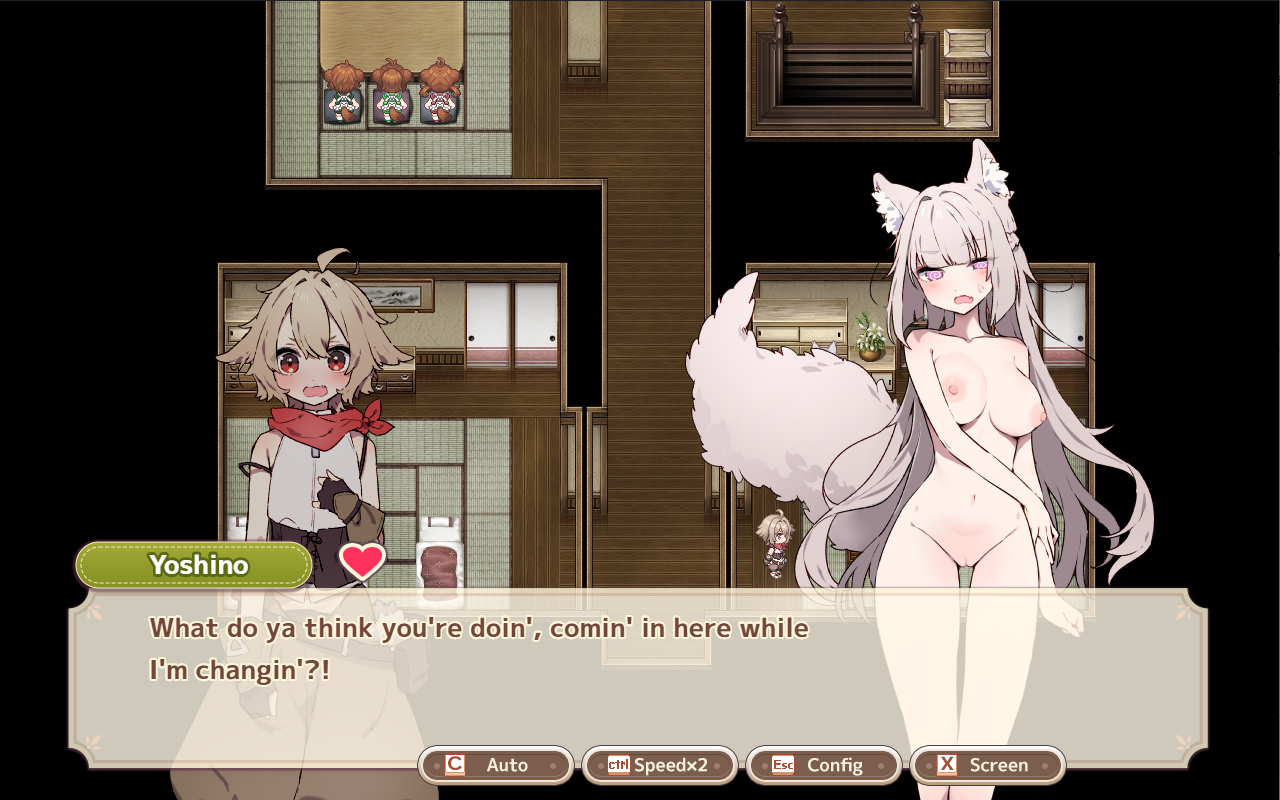Enable Auto dialogue advance
The height and width of the screenshot is (800, 1280).
pyautogui.click(x=496, y=765)
